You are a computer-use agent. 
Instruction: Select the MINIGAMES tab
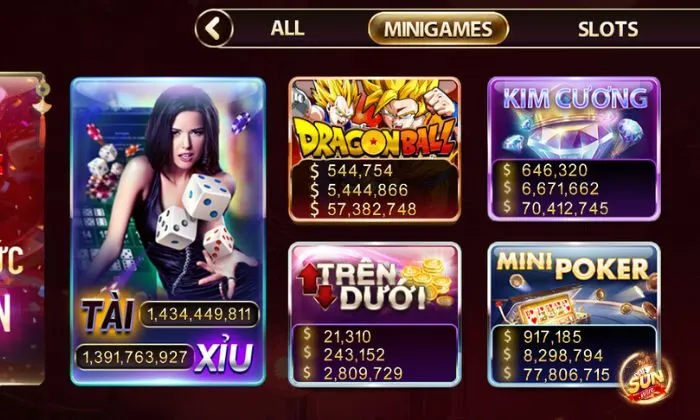438,28
